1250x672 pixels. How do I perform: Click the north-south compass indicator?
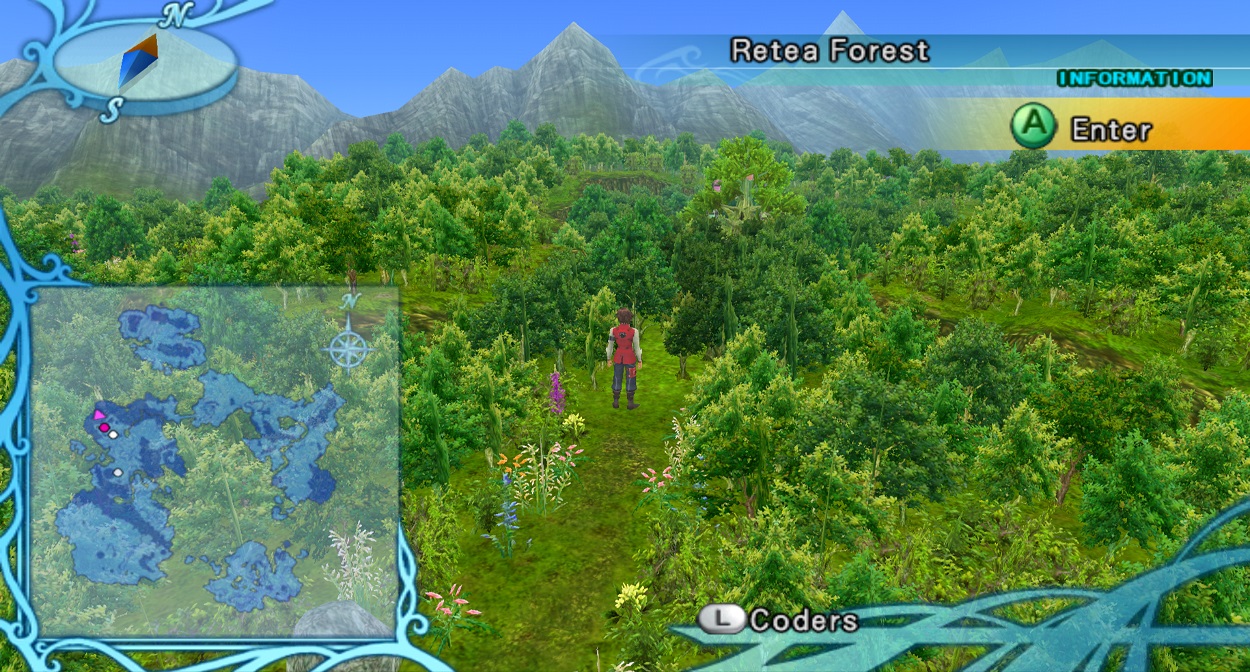pos(140,60)
